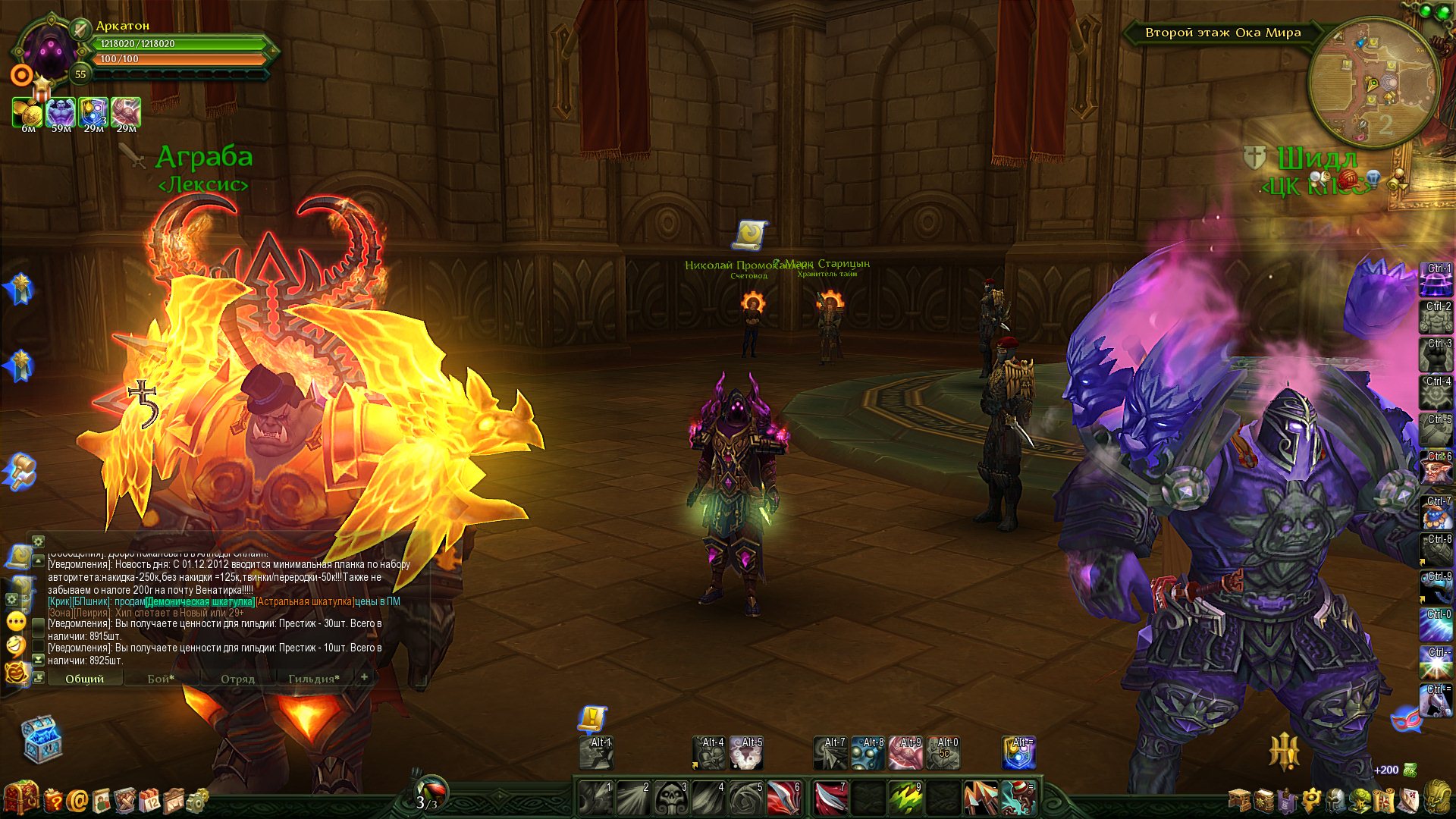This screenshot has height=819, width=1456.
Task: Use the green claw ability in slot 9
Action: point(905,799)
